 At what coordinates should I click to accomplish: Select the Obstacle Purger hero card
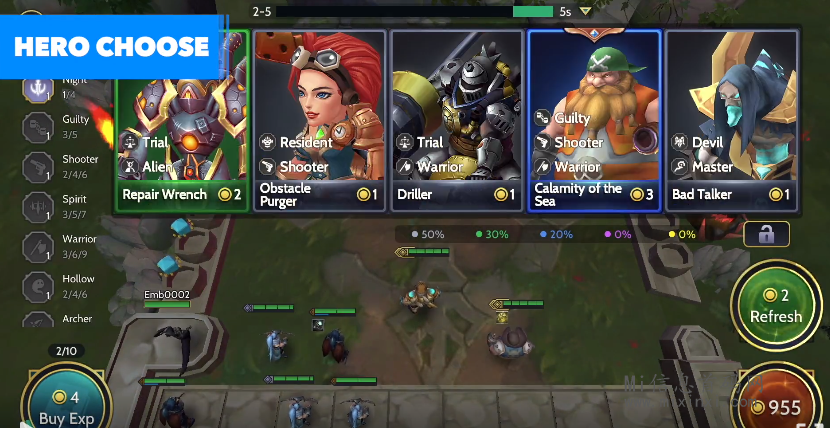319,120
